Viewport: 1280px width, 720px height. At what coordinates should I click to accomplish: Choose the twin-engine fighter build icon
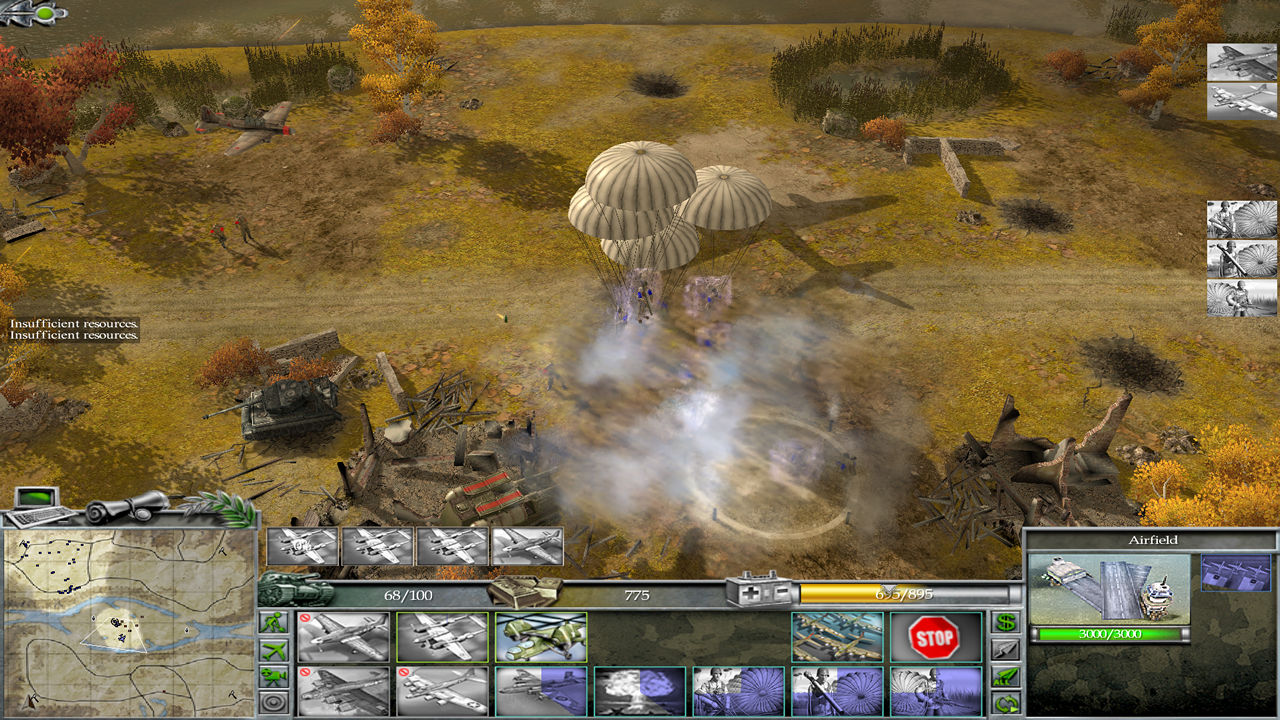click(x=442, y=637)
